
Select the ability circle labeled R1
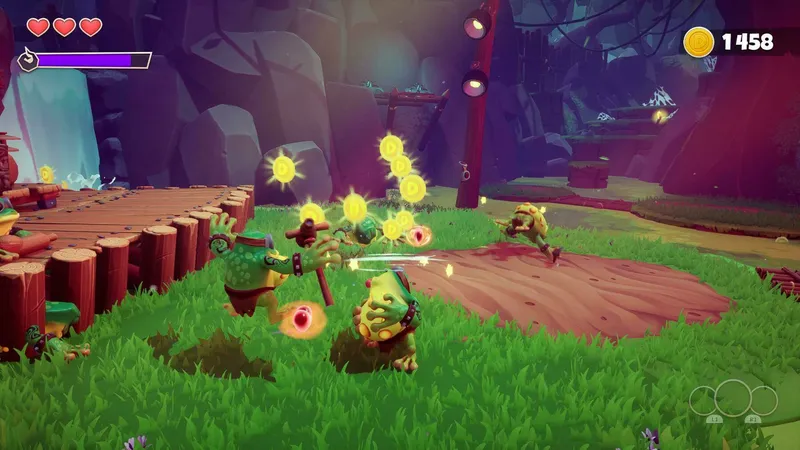[x=763, y=402]
